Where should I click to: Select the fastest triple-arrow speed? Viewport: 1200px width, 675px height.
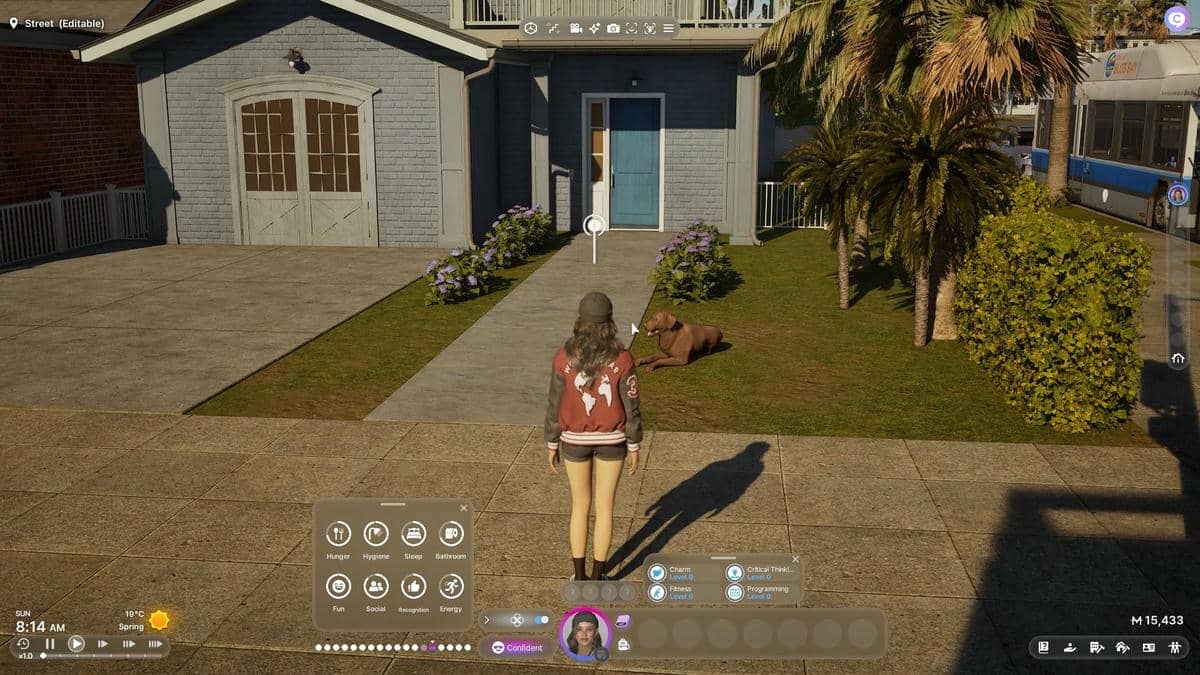pyautogui.click(x=155, y=644)
